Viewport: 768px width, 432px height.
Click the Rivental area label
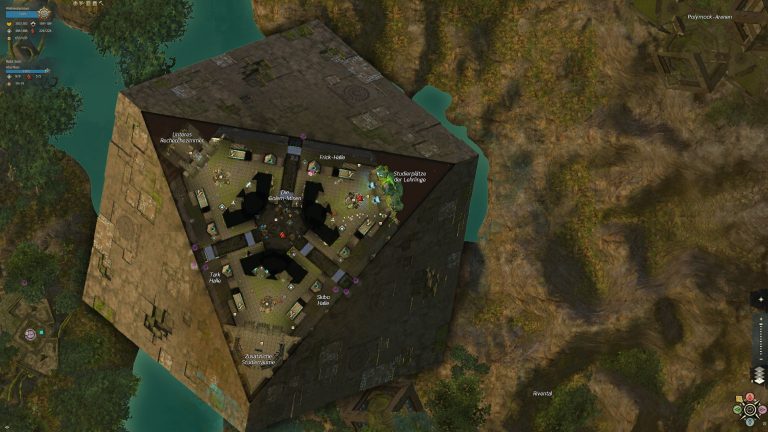[x=544, y=392]
